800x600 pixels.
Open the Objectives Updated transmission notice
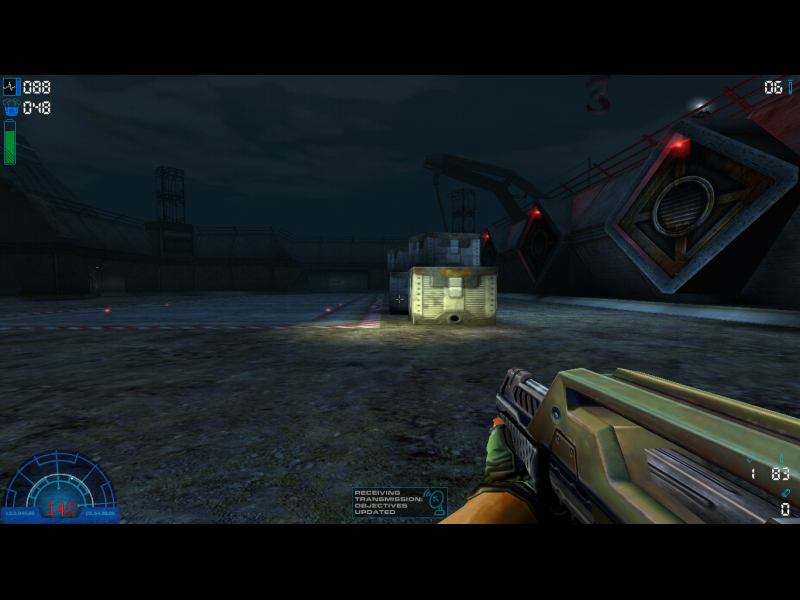(399, 502)
